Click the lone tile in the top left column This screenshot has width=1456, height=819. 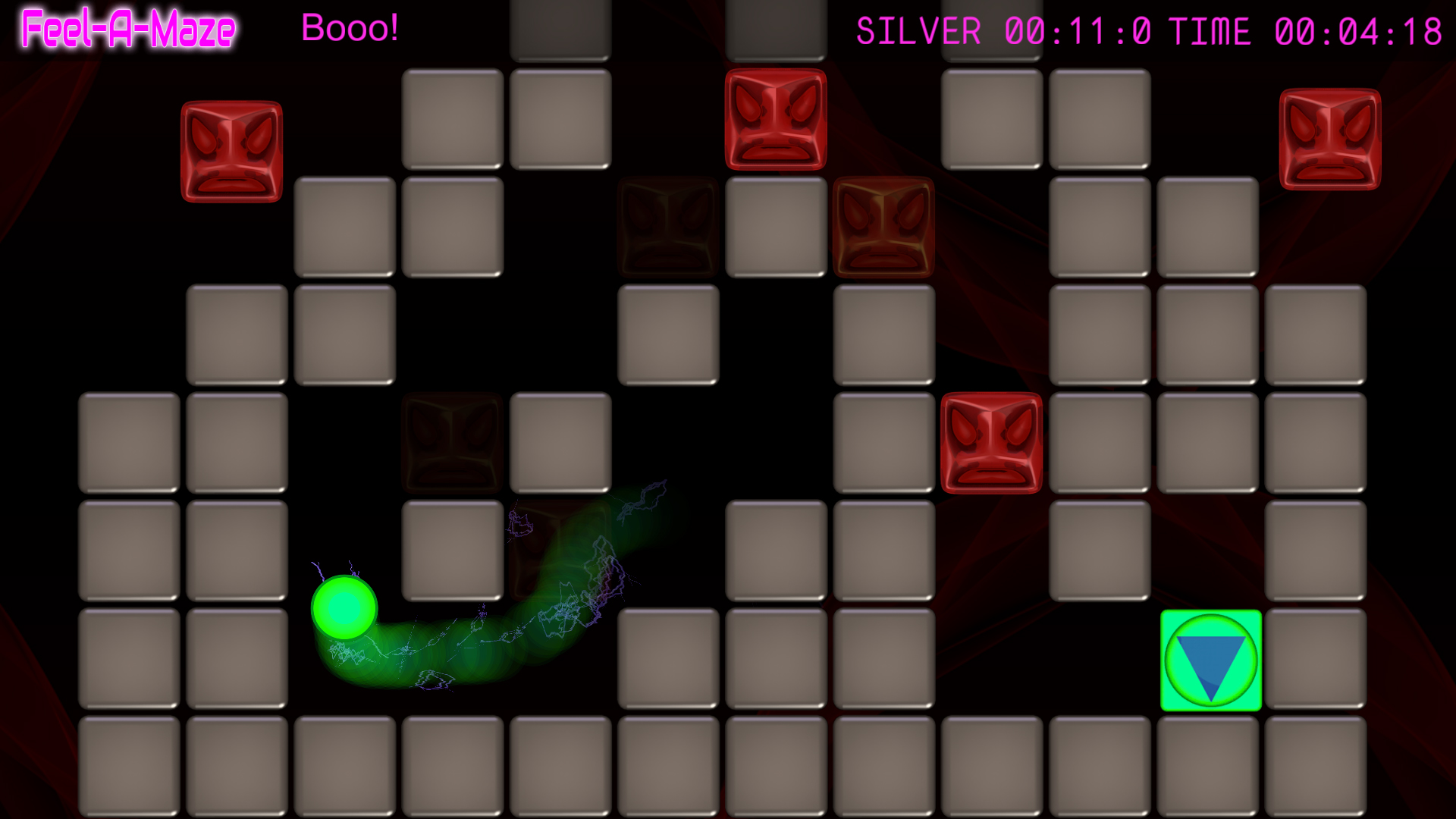click(560, 23)
